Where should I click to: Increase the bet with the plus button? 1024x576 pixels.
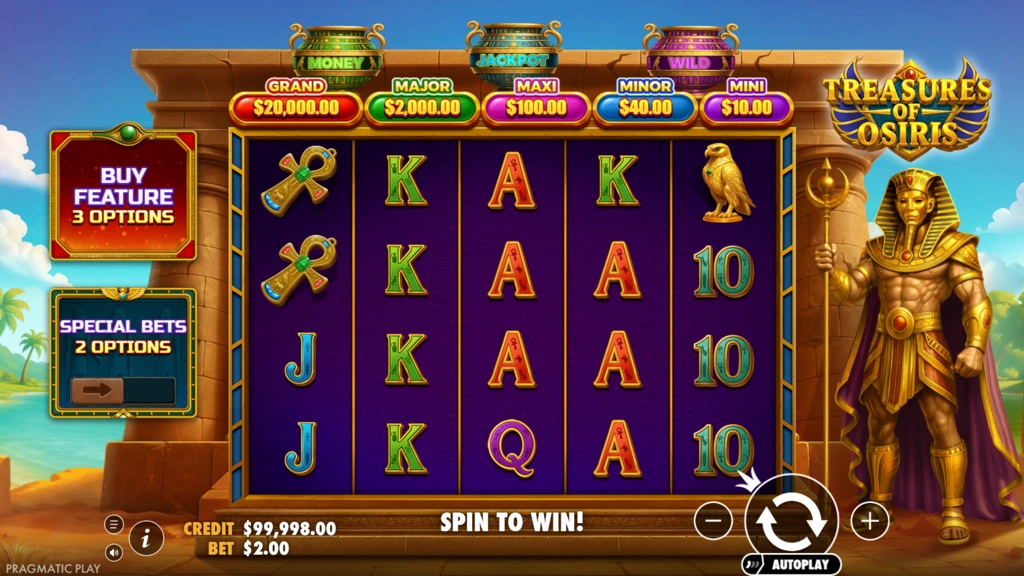pos(870,520)
